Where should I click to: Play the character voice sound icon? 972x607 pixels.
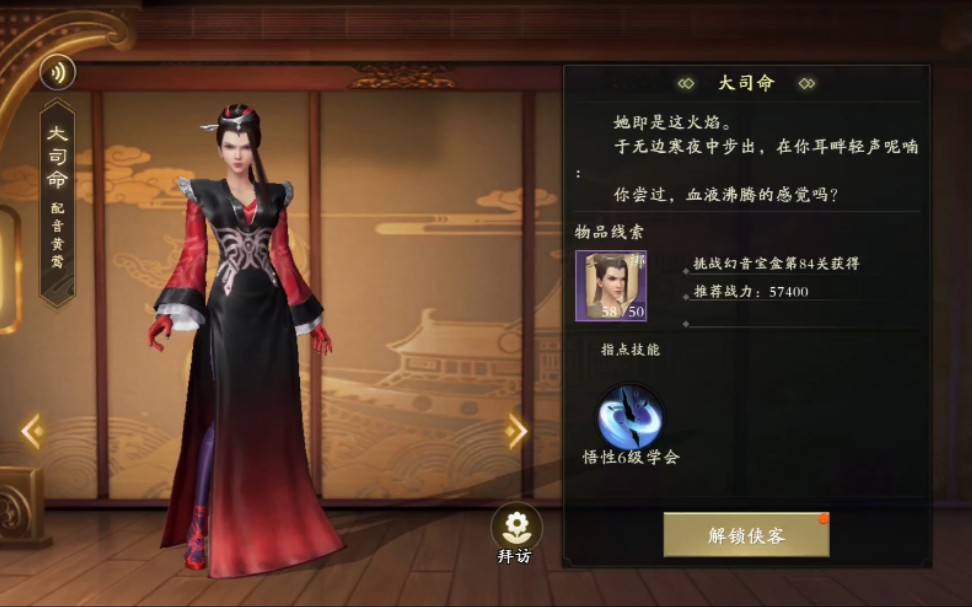[x=57, y=73]
